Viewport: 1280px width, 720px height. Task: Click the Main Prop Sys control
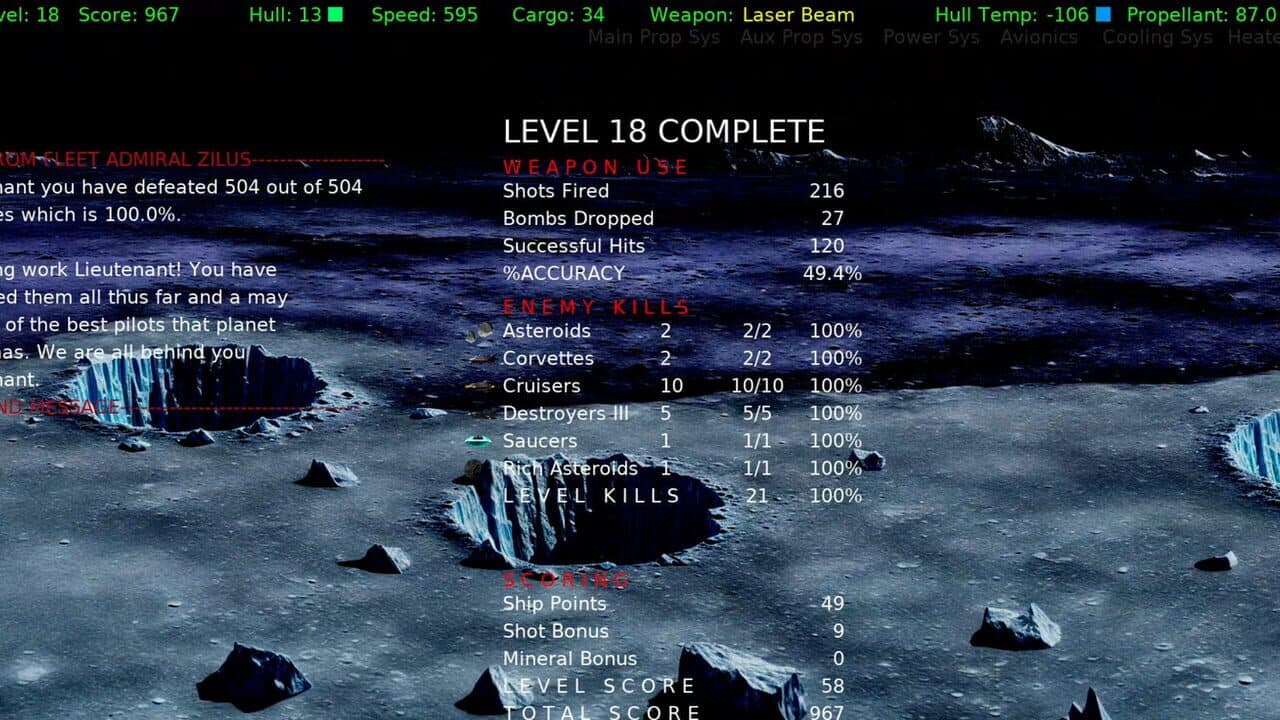click(x=655, y=37)
